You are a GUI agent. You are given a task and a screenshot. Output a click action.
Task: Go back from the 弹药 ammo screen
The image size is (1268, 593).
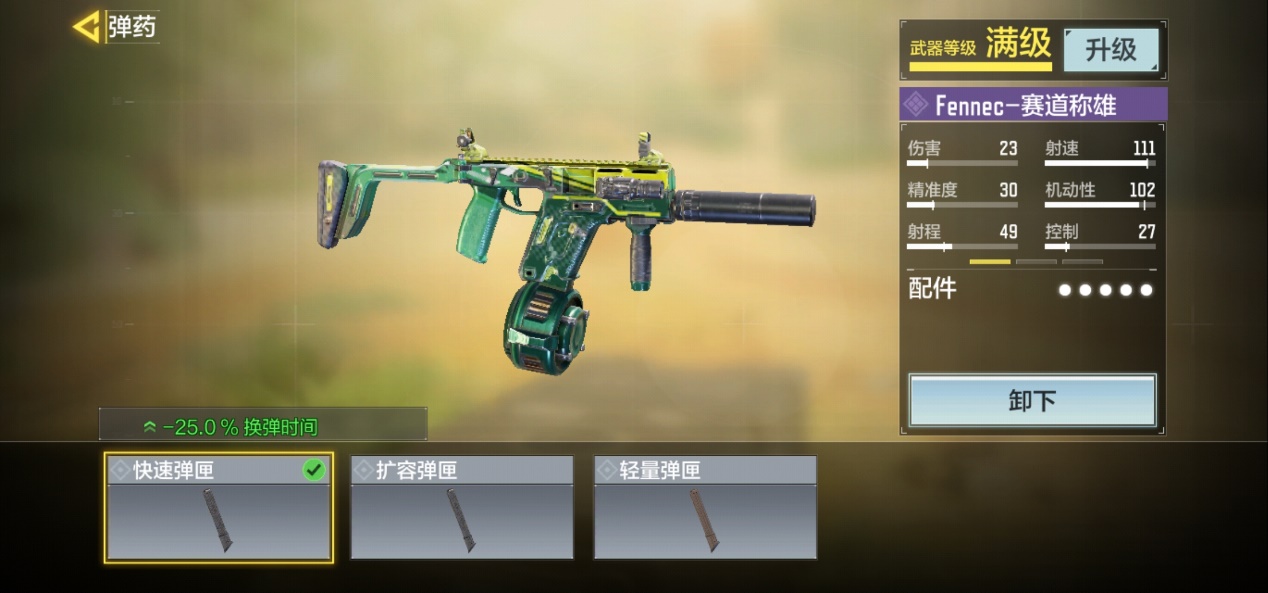click(x=87, y=27)
